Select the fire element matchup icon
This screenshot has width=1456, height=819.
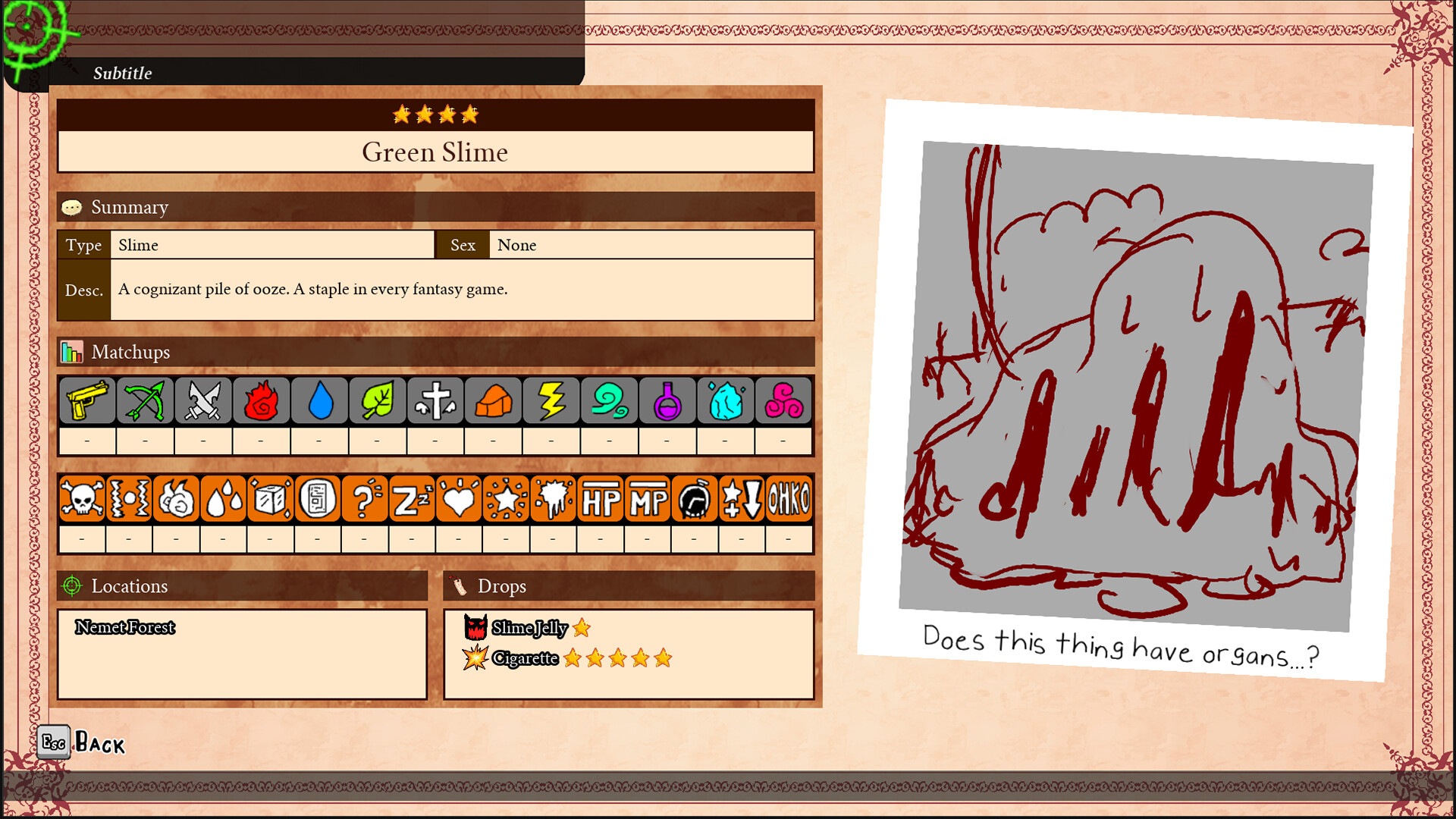(x=260, y=400)
